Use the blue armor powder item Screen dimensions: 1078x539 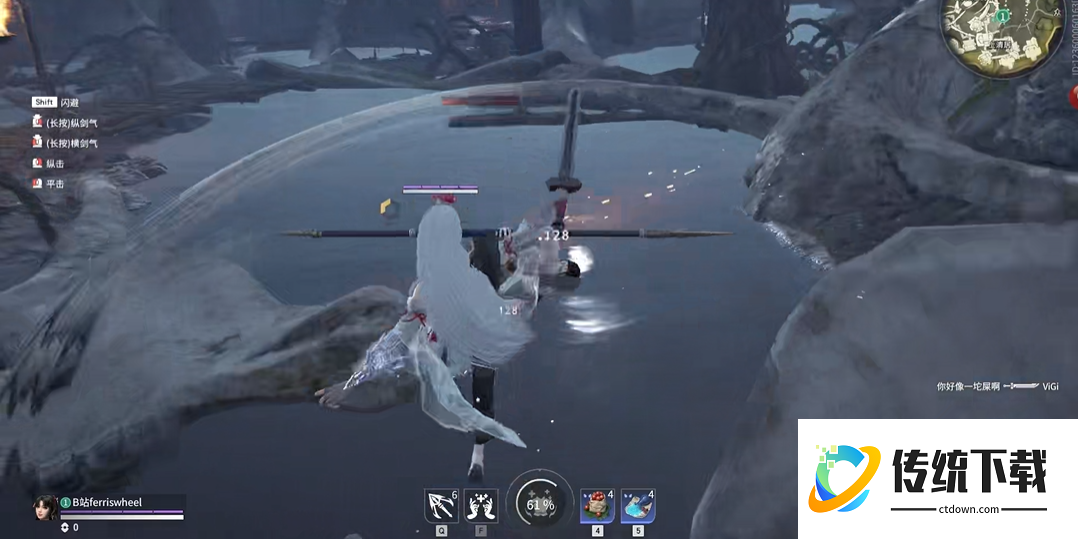pos(637,505)
